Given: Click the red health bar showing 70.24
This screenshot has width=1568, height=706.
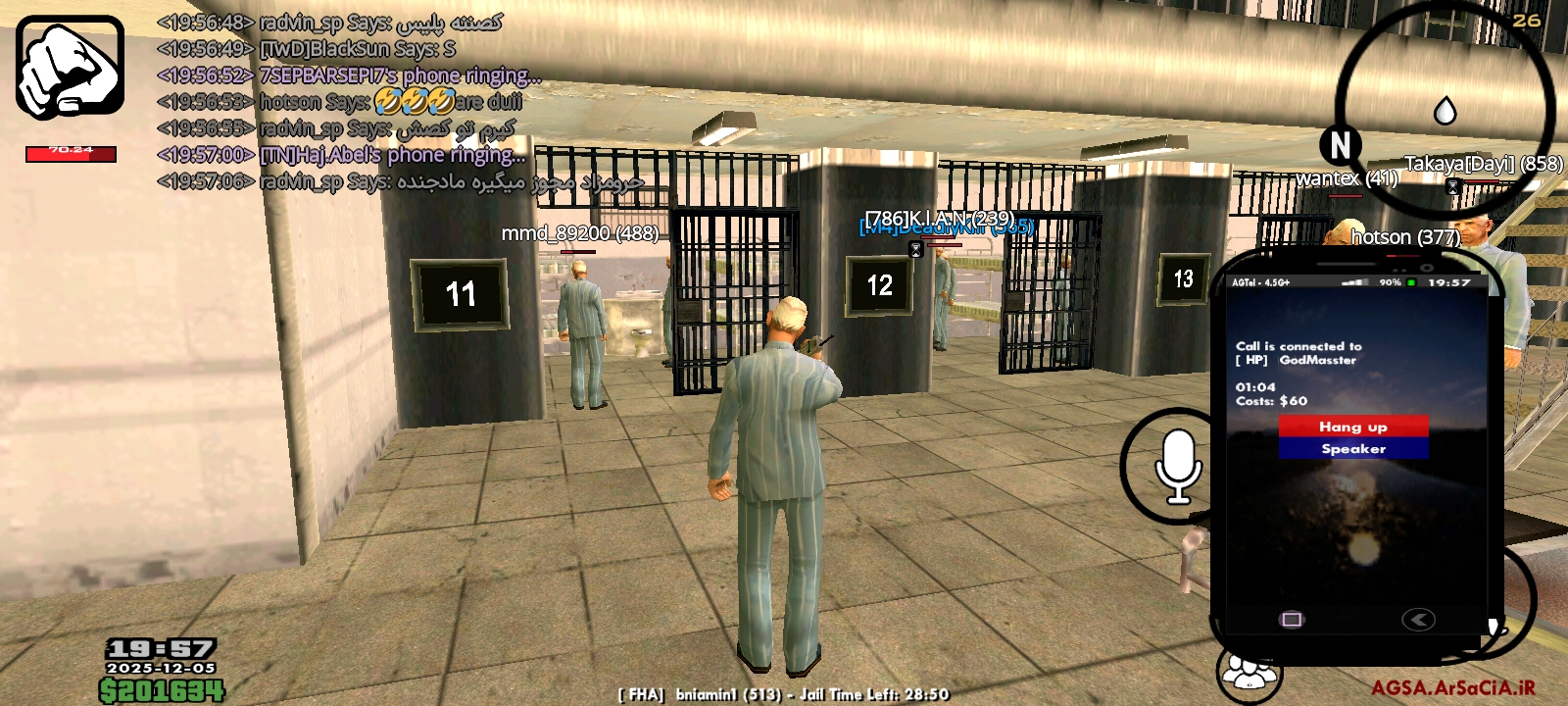Looking at the screenshot, I should [x=73, y=151].
